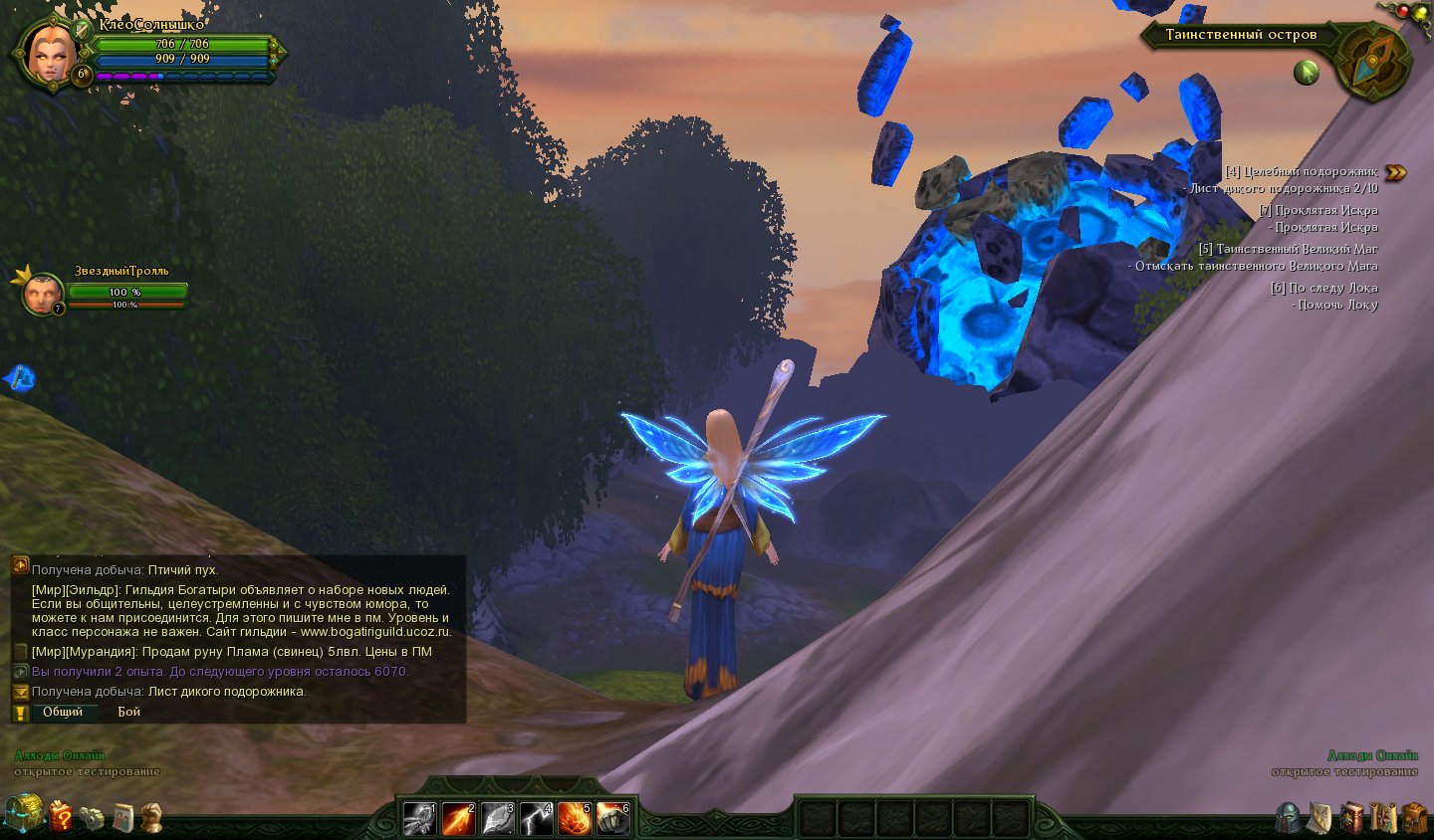
Task: Select the Проклятая Искра quest in tracker
Action: [1317, 210]
